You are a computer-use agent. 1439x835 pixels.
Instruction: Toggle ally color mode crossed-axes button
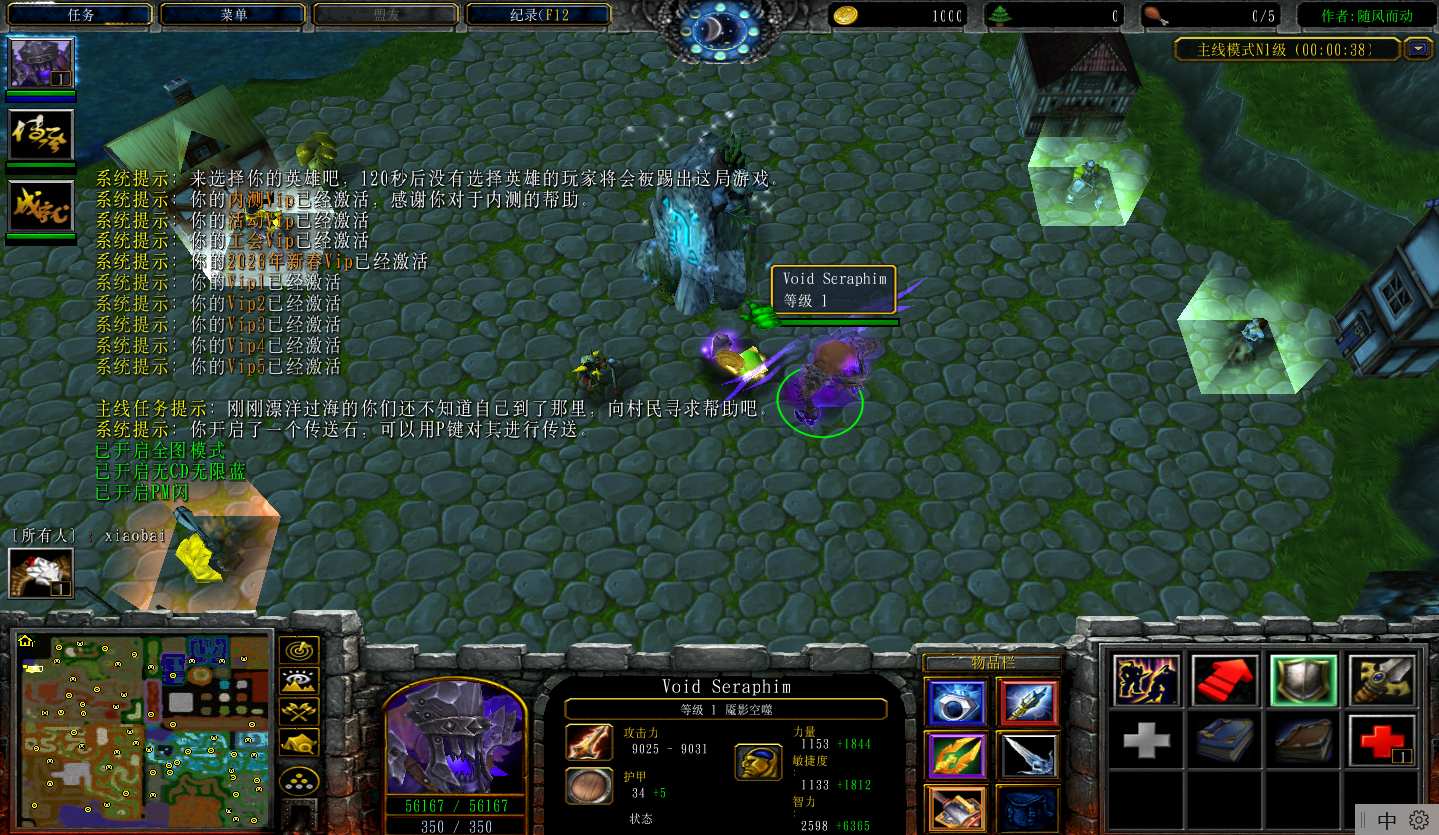tap(299, 711)
